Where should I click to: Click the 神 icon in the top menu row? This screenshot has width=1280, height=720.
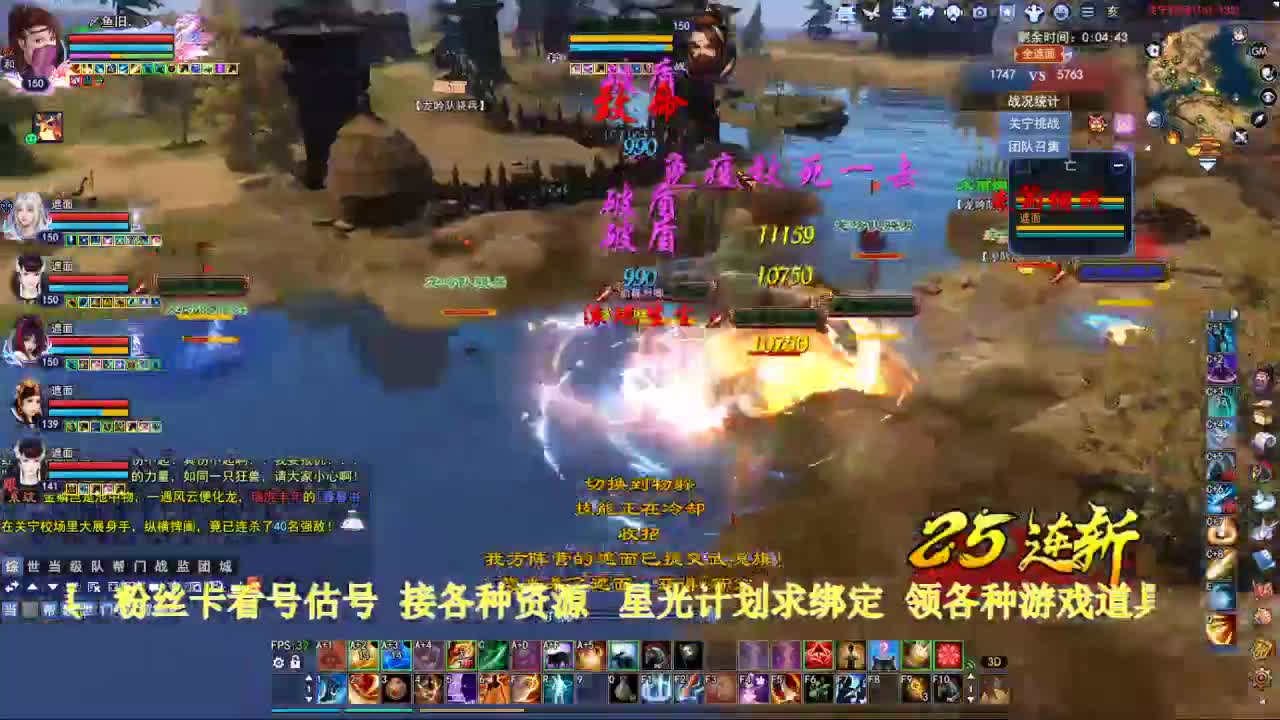tap(926, 12)
